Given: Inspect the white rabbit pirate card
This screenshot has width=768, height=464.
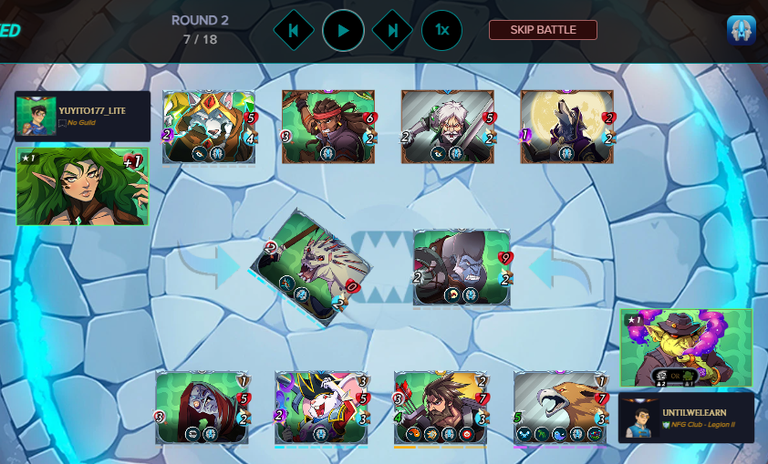Looking at the screenshot, I should (322, 408).
